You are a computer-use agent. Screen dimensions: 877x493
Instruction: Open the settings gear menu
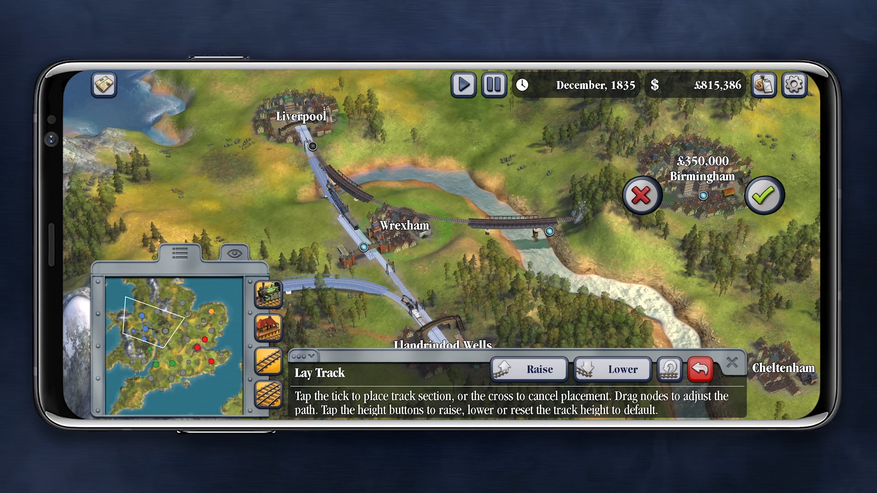pyautogui.click(x=794, y=85)
